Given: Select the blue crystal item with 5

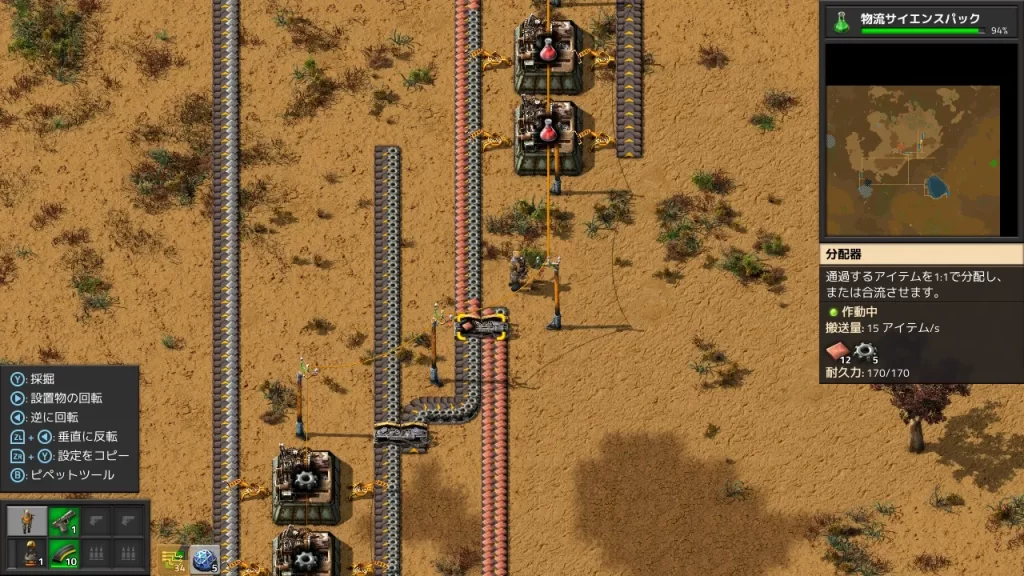Looking at the screenshot, I should coord(205,557).
